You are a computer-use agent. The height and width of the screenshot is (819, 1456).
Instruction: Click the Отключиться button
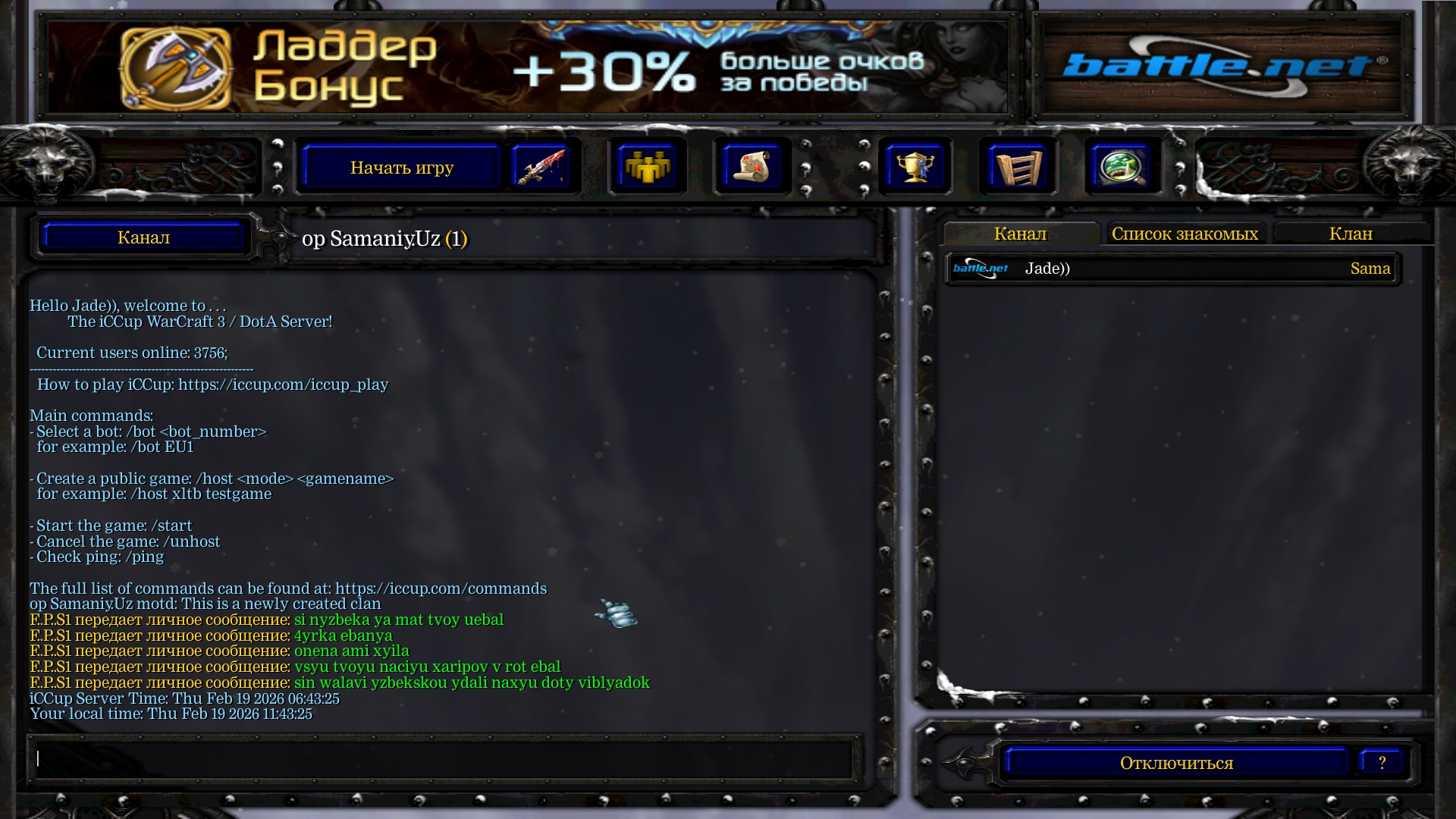coord(1176,763)
